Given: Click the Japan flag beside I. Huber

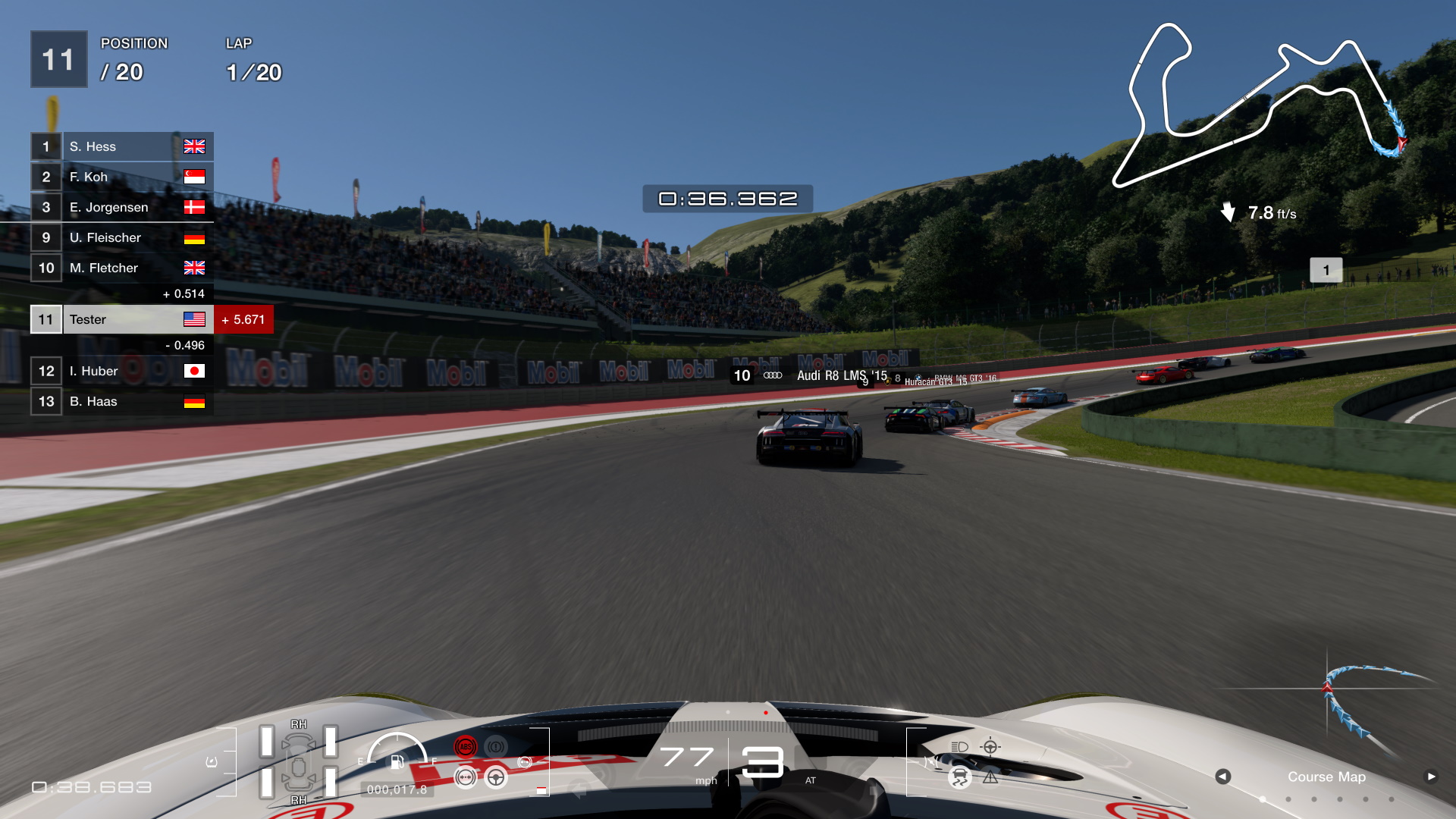Looking at the screenshot, I should click(195, 371).
